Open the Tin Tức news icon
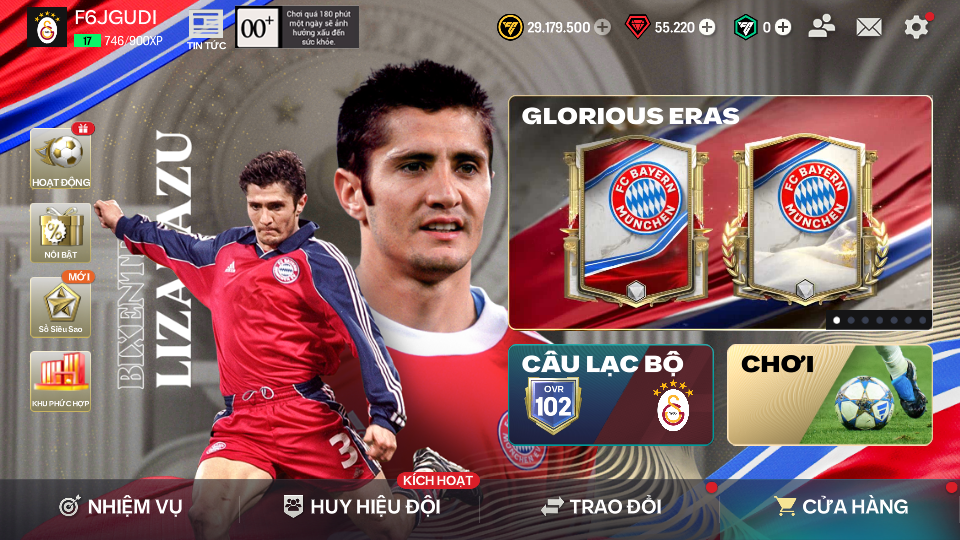 point(207,28)
